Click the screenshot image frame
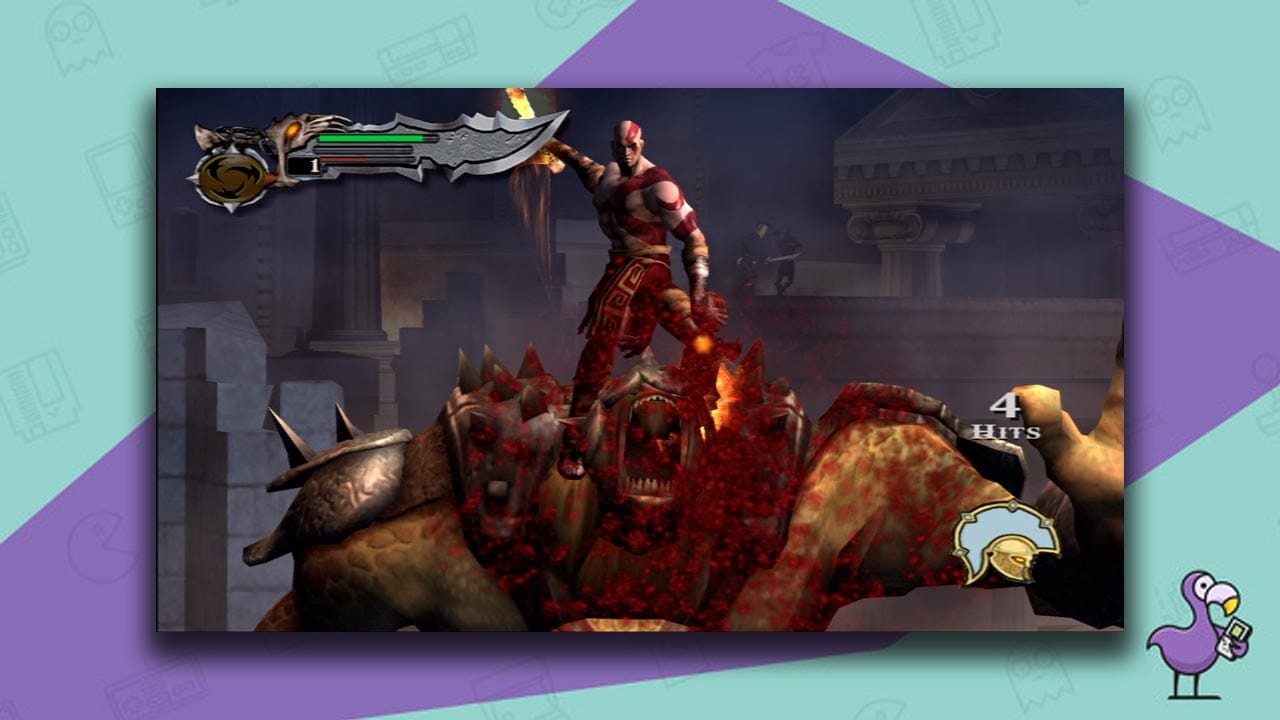This screenshot has width=1280, height=720. tap(640, 360)
